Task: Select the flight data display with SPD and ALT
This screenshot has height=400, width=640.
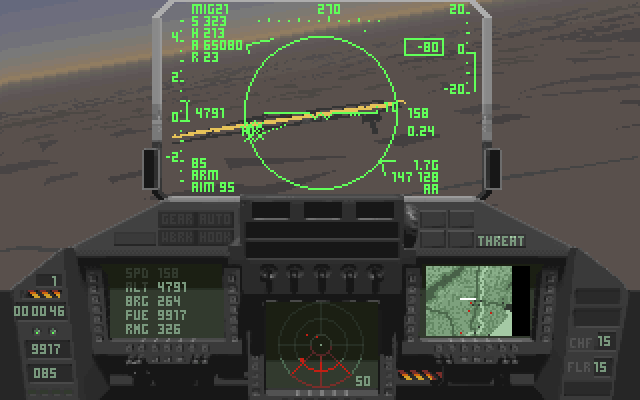Action: tap(162, 301)
